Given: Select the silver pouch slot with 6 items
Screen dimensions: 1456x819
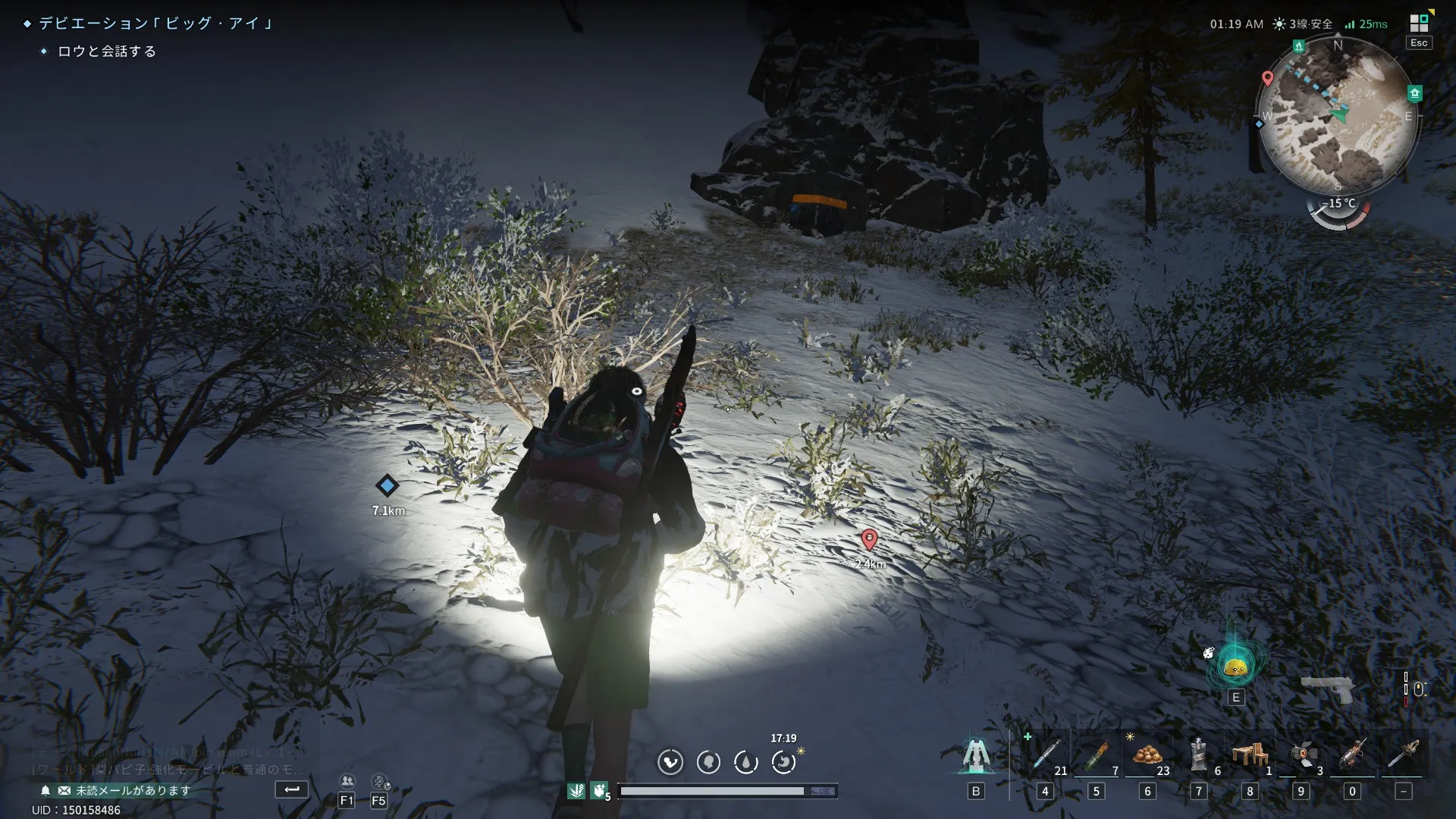Looking at the screenshot, I should coord(1199,756).
